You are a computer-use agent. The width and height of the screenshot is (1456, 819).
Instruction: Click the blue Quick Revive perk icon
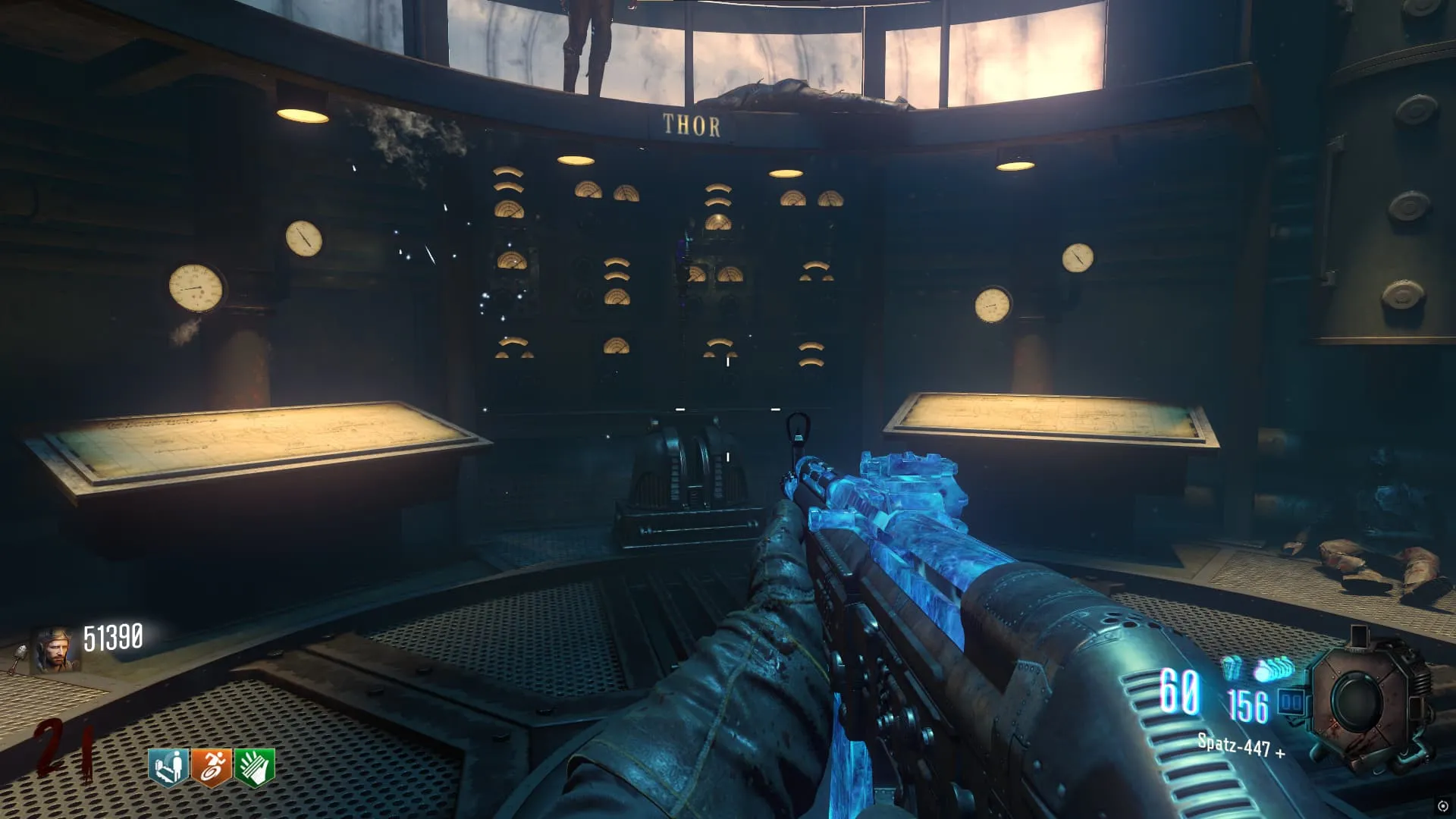coord(168,768)
